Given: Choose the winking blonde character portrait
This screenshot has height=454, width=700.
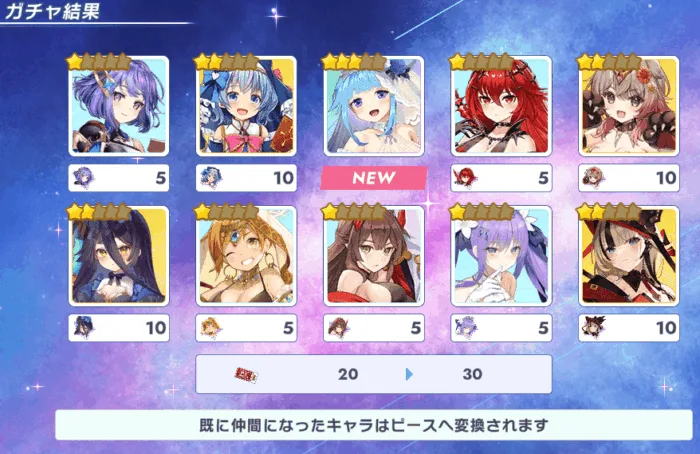Looking at the screenshot, I should point(246,256).
